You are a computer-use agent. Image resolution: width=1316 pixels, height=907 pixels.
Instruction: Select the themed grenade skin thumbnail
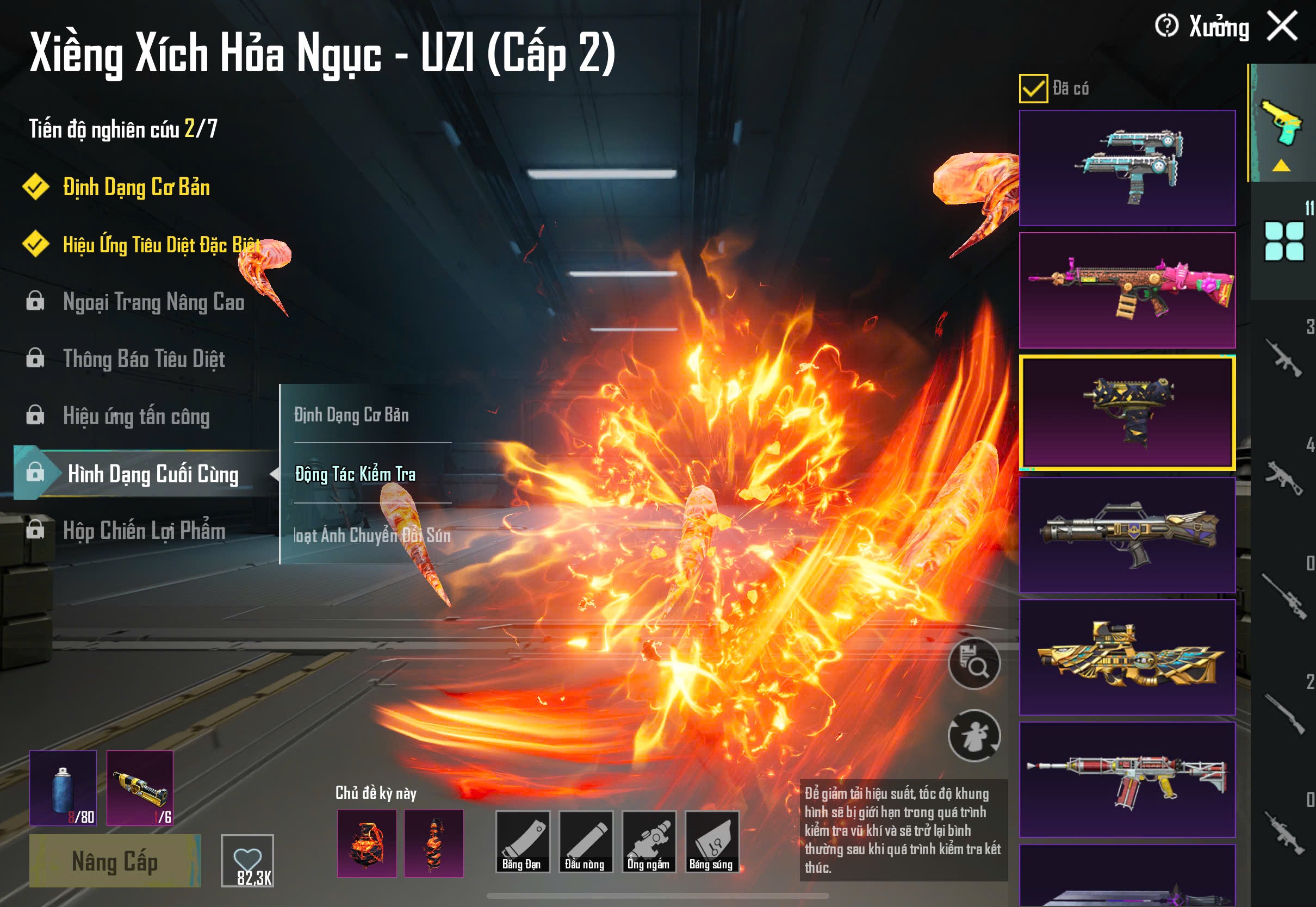click(367, 843)
